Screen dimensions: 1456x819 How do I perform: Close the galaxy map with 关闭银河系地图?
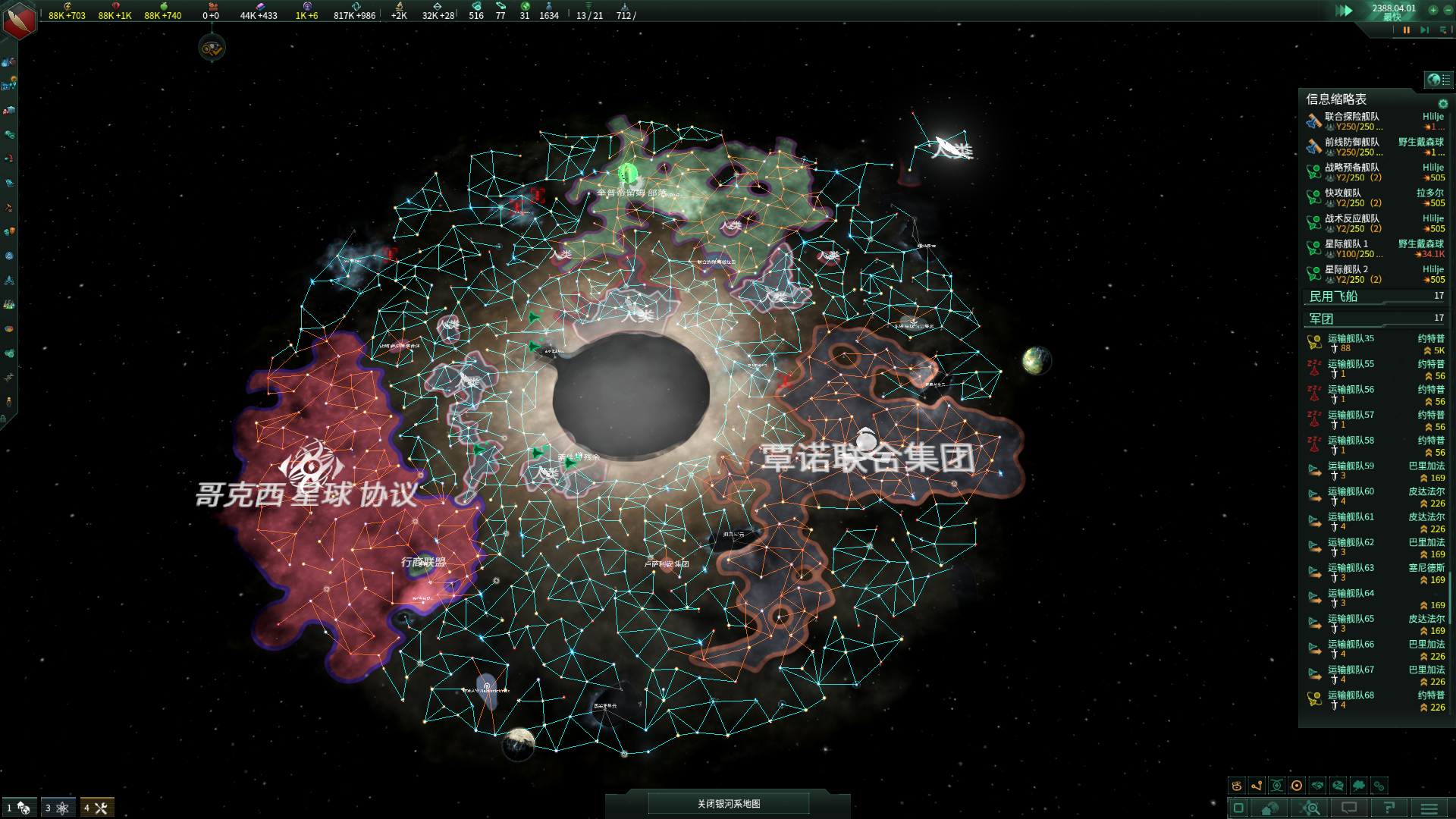tap(728, 804)
